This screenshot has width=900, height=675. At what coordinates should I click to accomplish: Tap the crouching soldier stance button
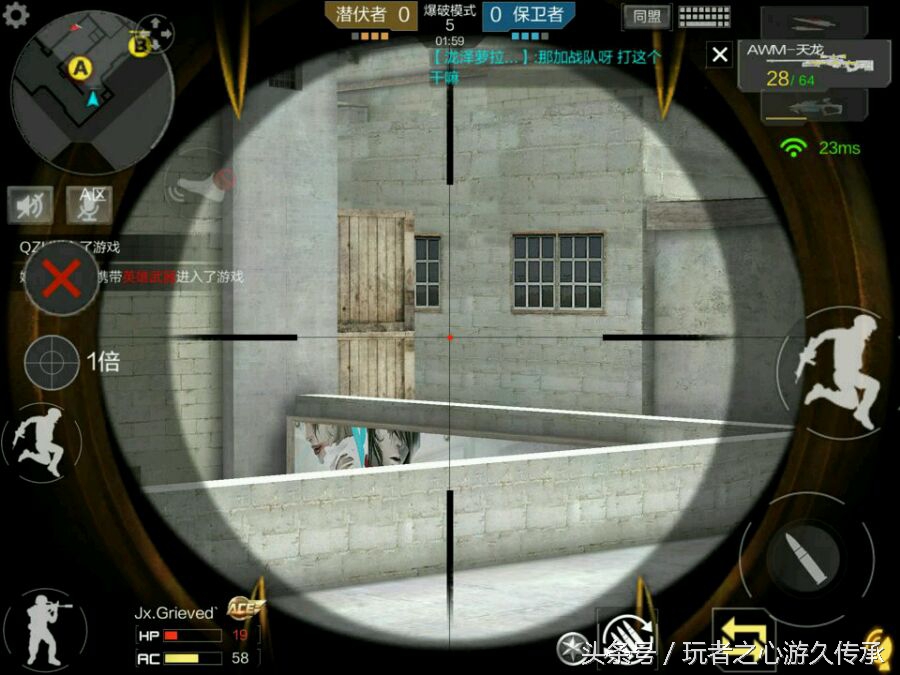pos(42,628)
